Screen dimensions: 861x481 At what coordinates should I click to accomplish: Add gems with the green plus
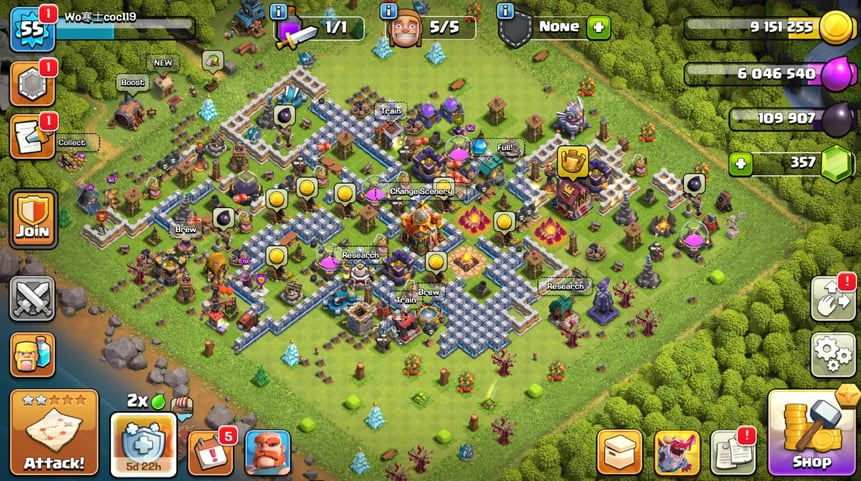[739, 162]
